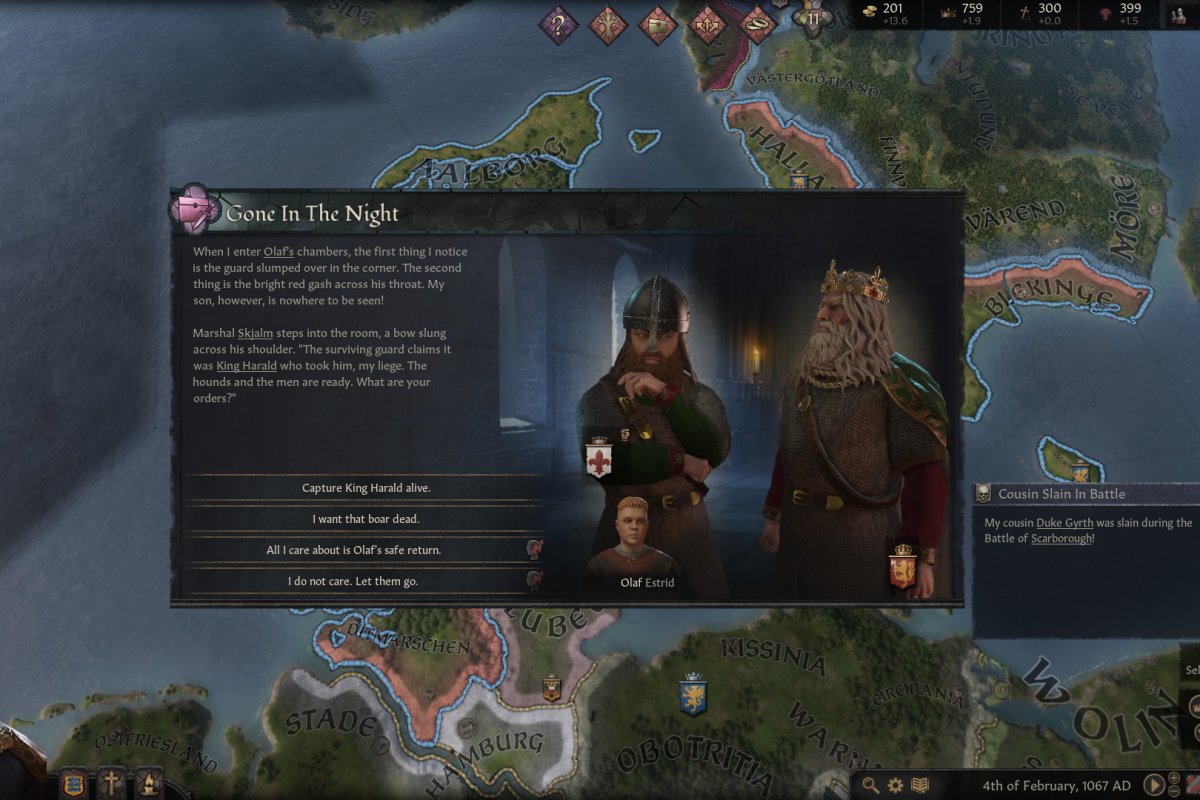Pick "All I care about is Olaf's safe return."

point(366,550)
